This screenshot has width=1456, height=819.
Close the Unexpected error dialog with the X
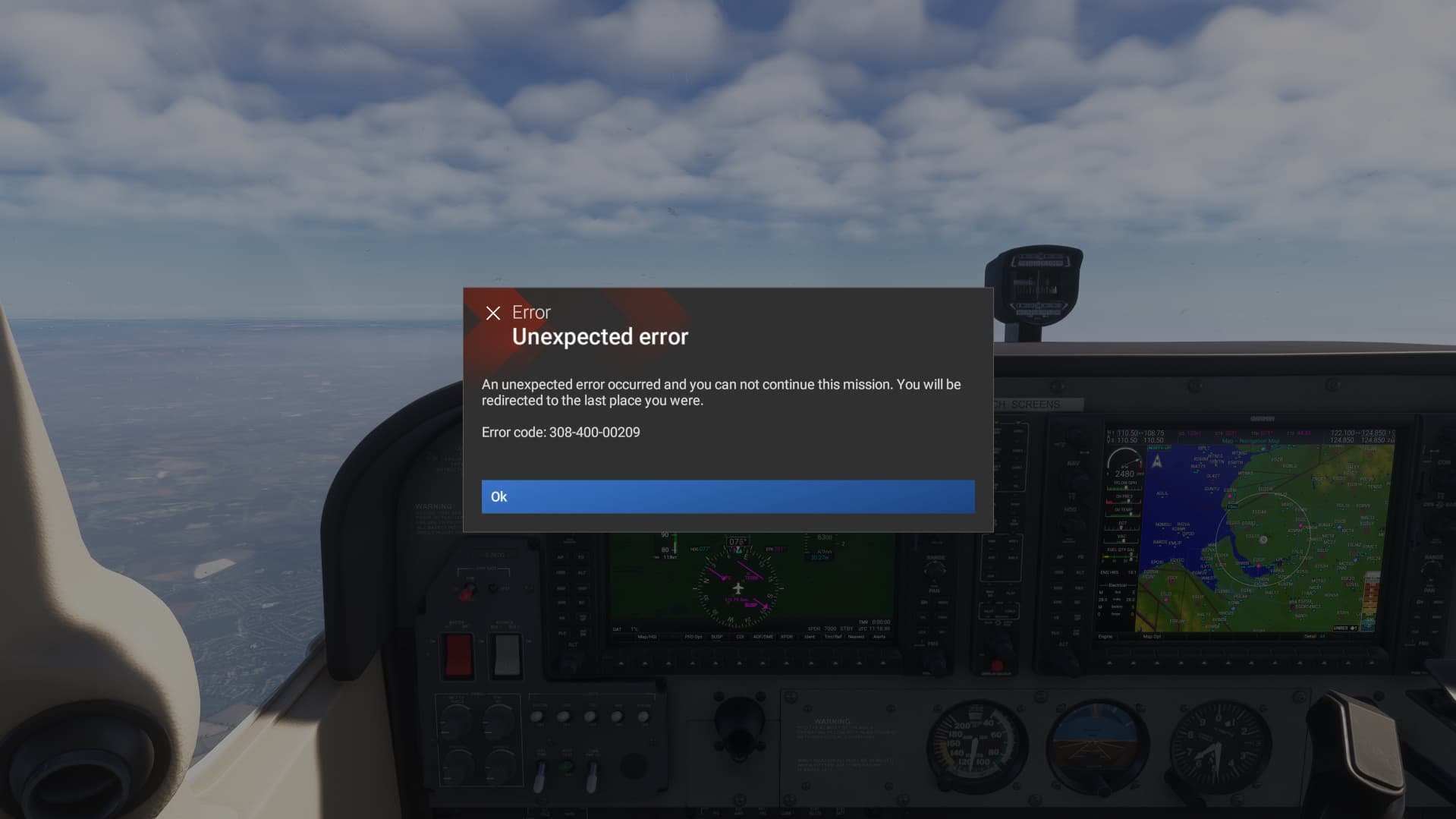tap(494, 312)
